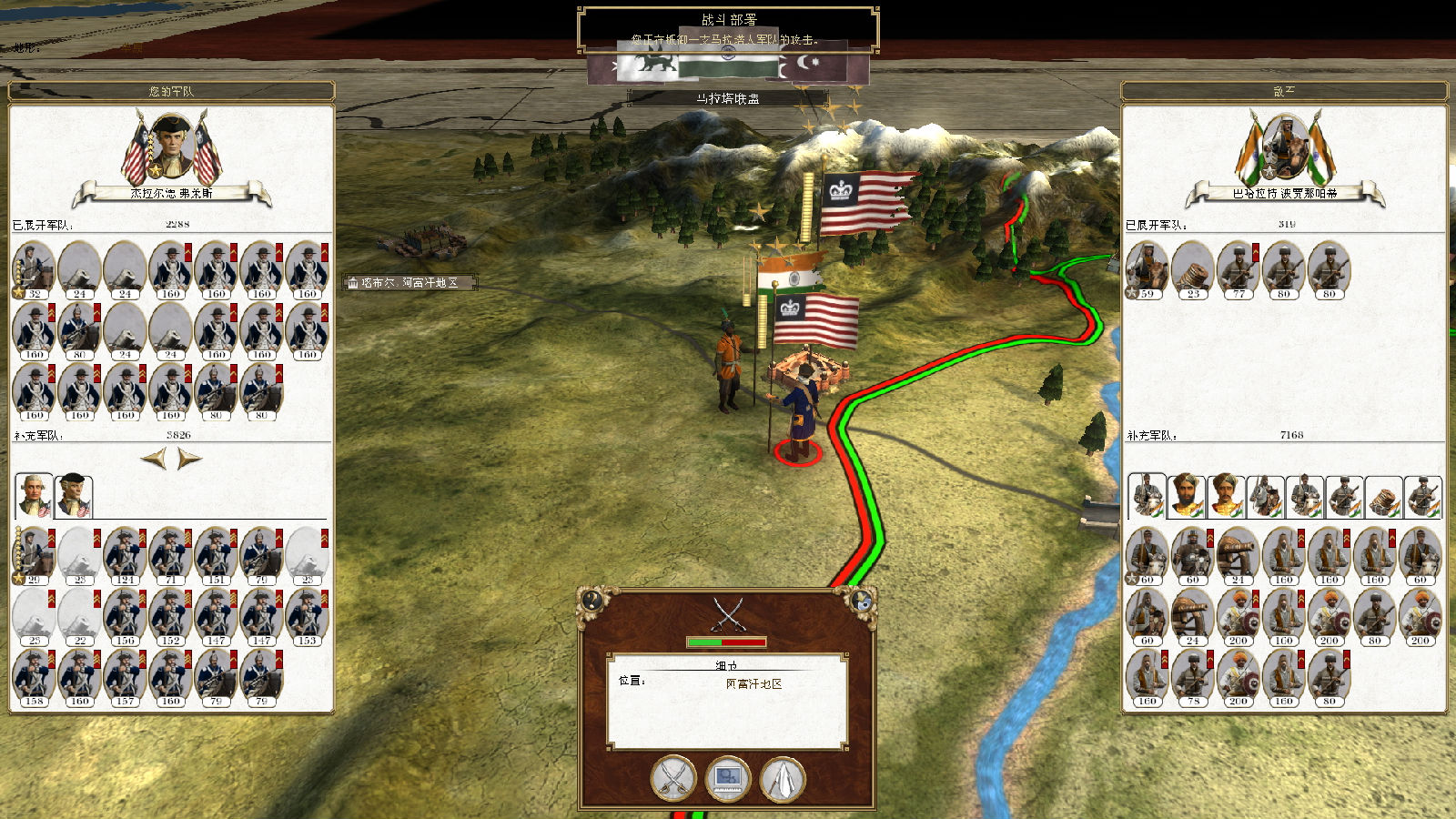Show previous reinforcement army with left arrow
Screen dimensions: 1456x819
155,459
